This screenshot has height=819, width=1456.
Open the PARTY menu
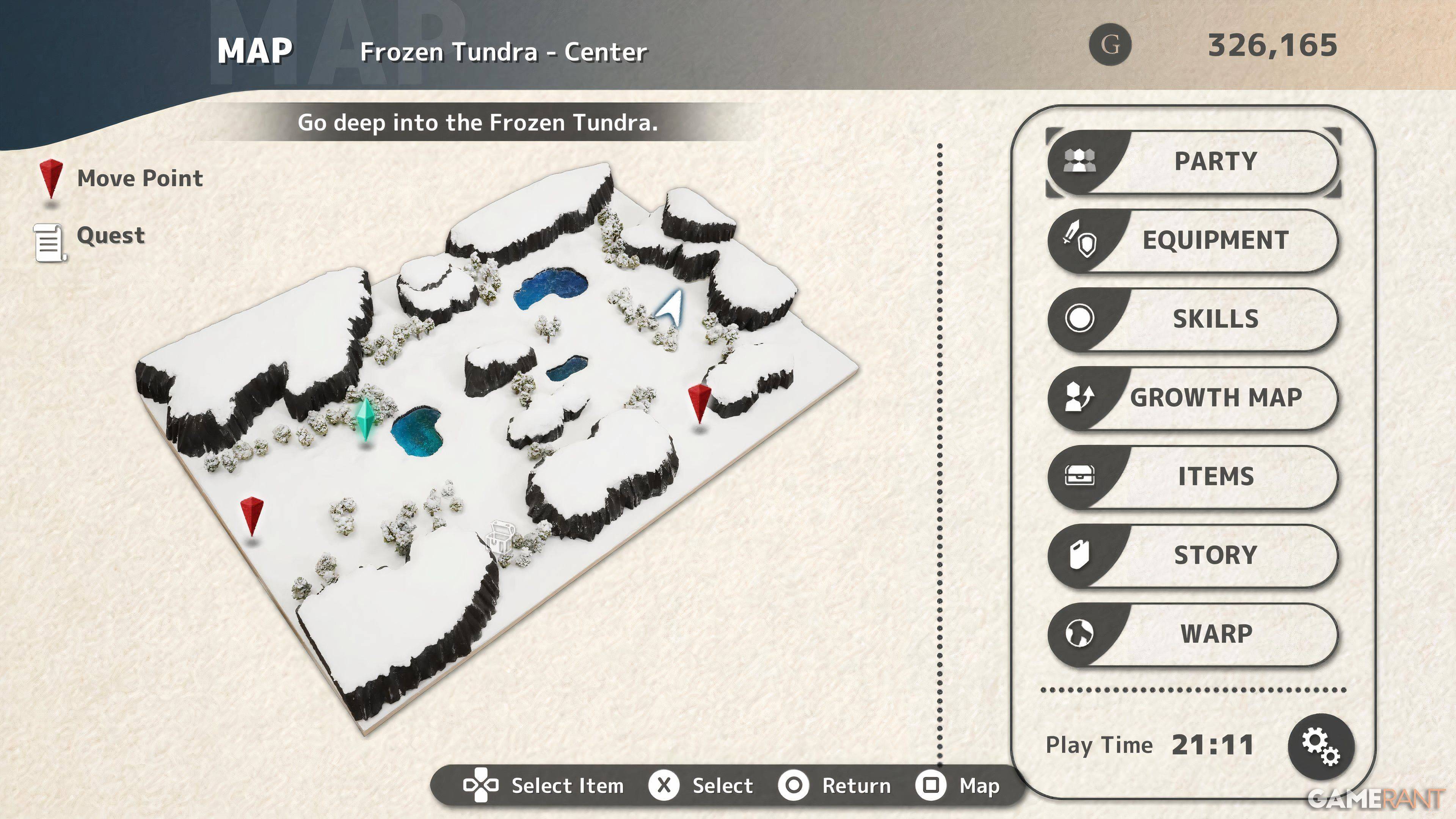[1192, 162]
